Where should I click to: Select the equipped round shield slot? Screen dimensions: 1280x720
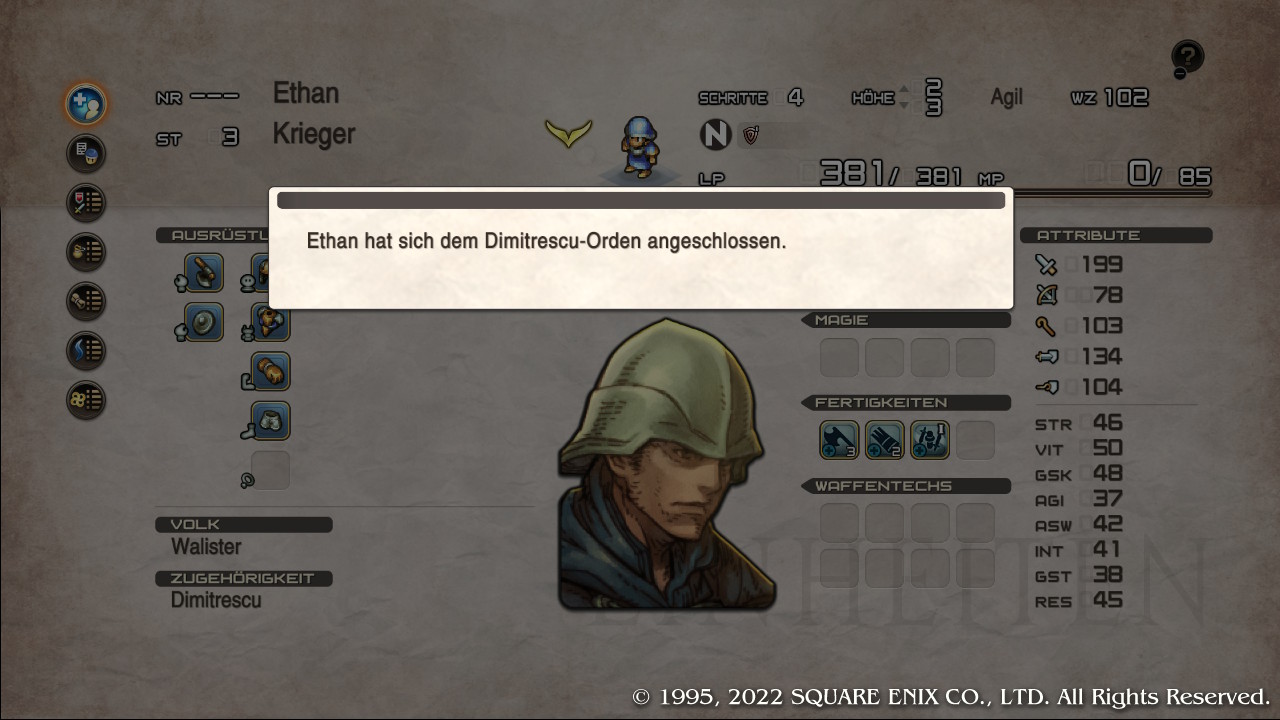click(x=204, y=322)
